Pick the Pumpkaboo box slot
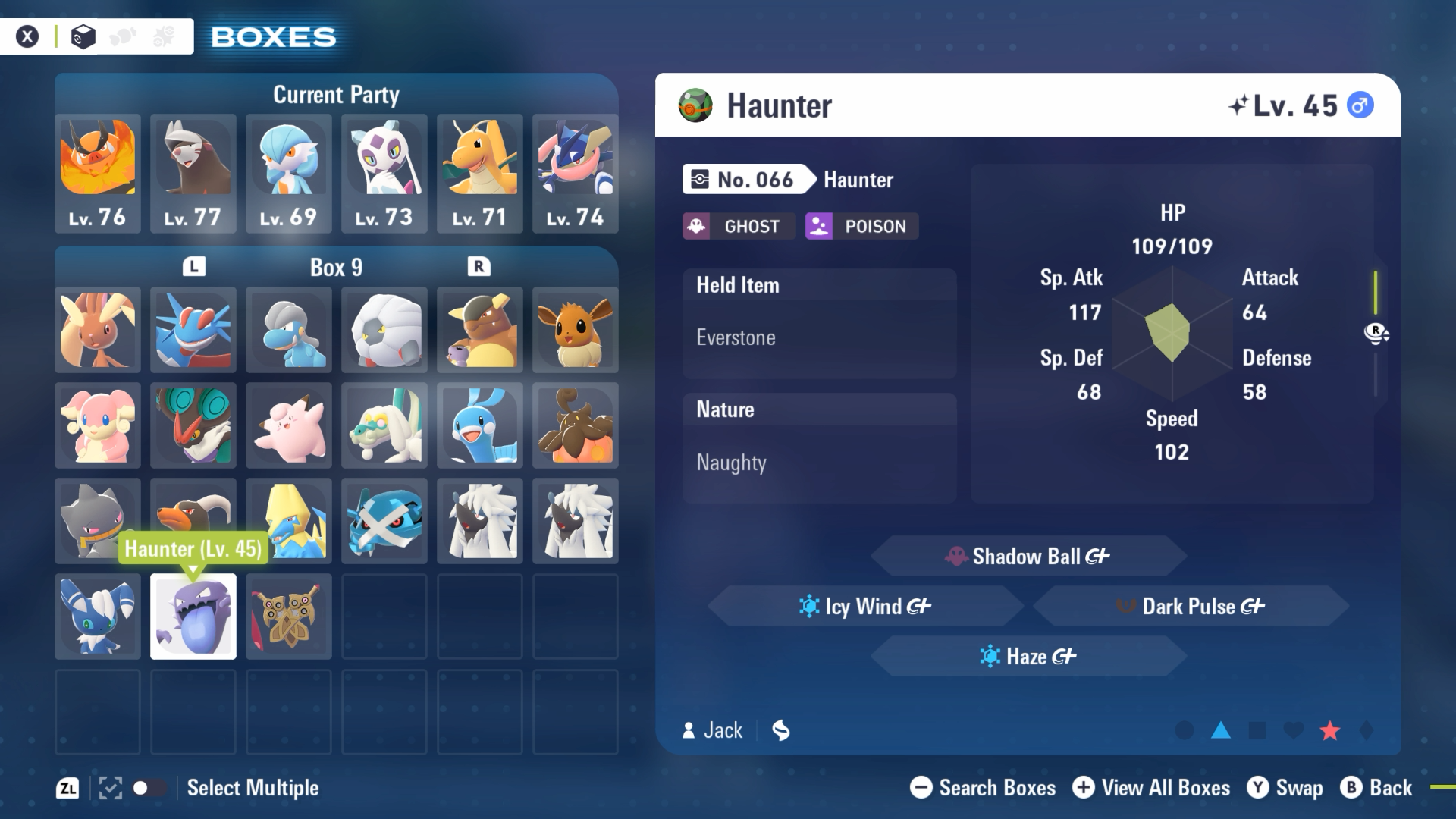 [x=575, y=425]
